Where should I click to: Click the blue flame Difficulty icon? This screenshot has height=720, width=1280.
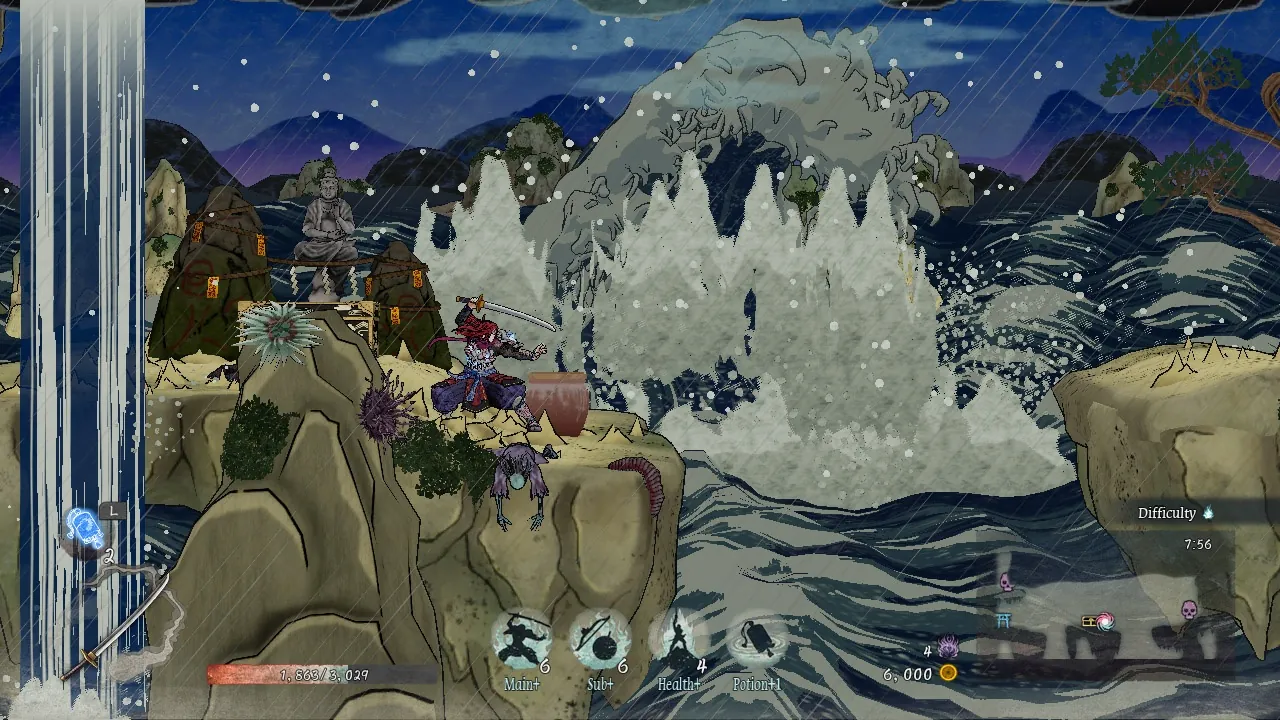point(1208,512)
